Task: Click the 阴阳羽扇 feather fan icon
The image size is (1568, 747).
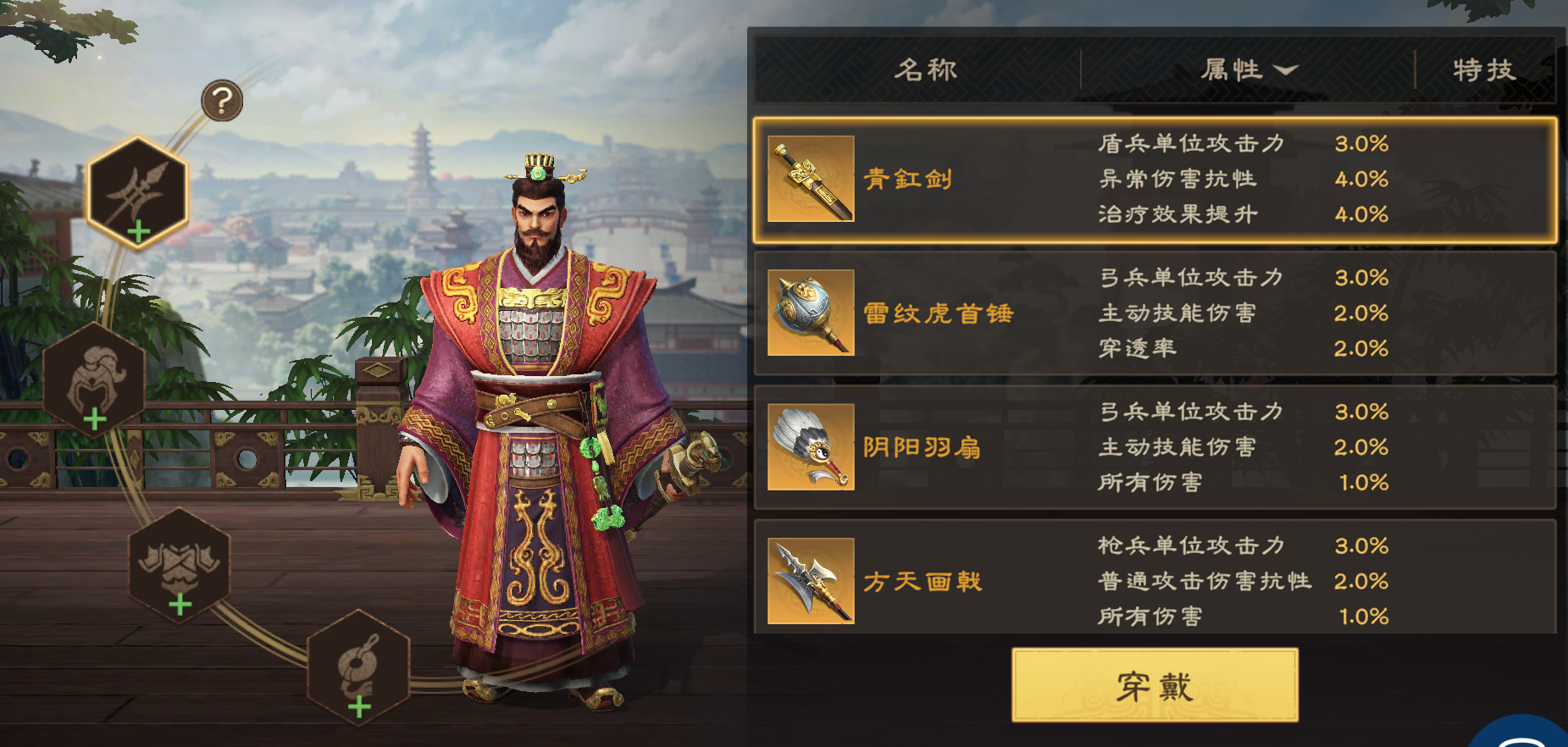Action: (811, 447)
